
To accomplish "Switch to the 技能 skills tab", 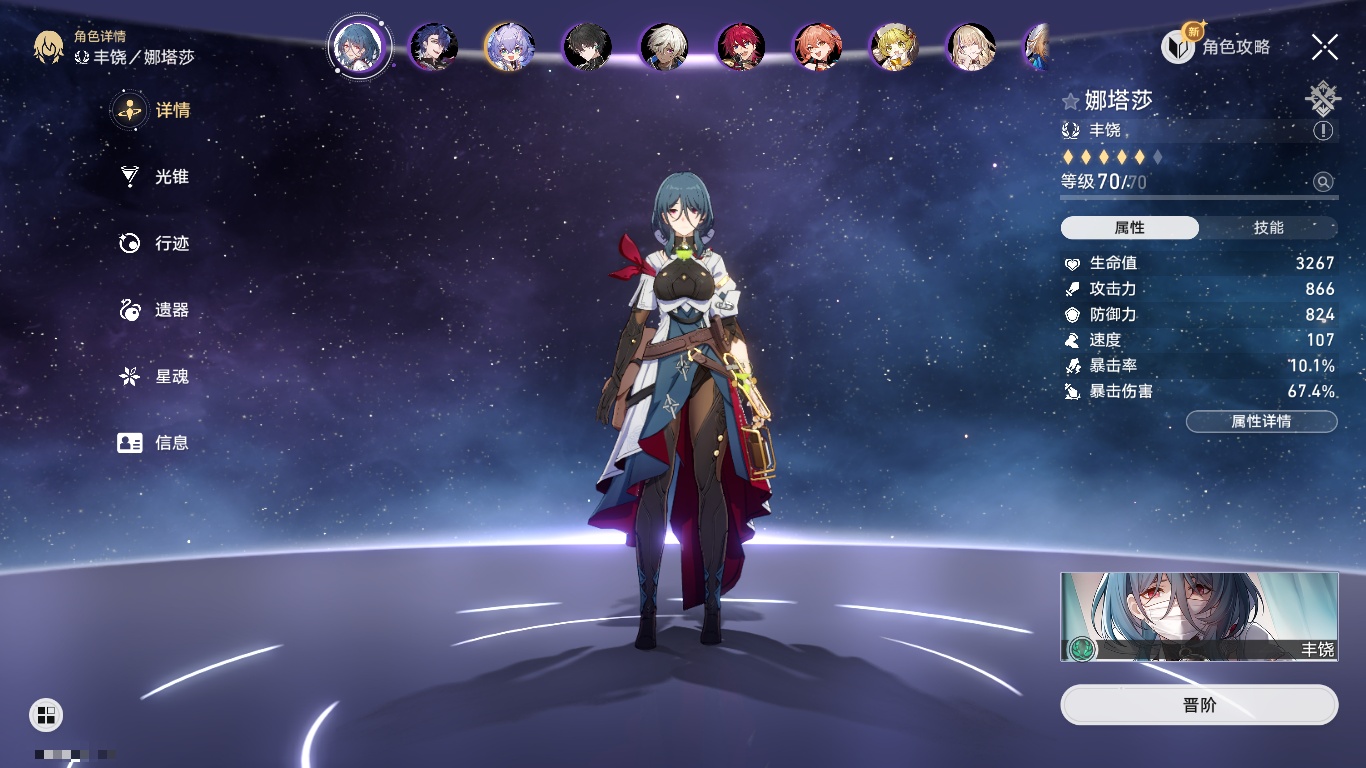I will (1268, 228).
